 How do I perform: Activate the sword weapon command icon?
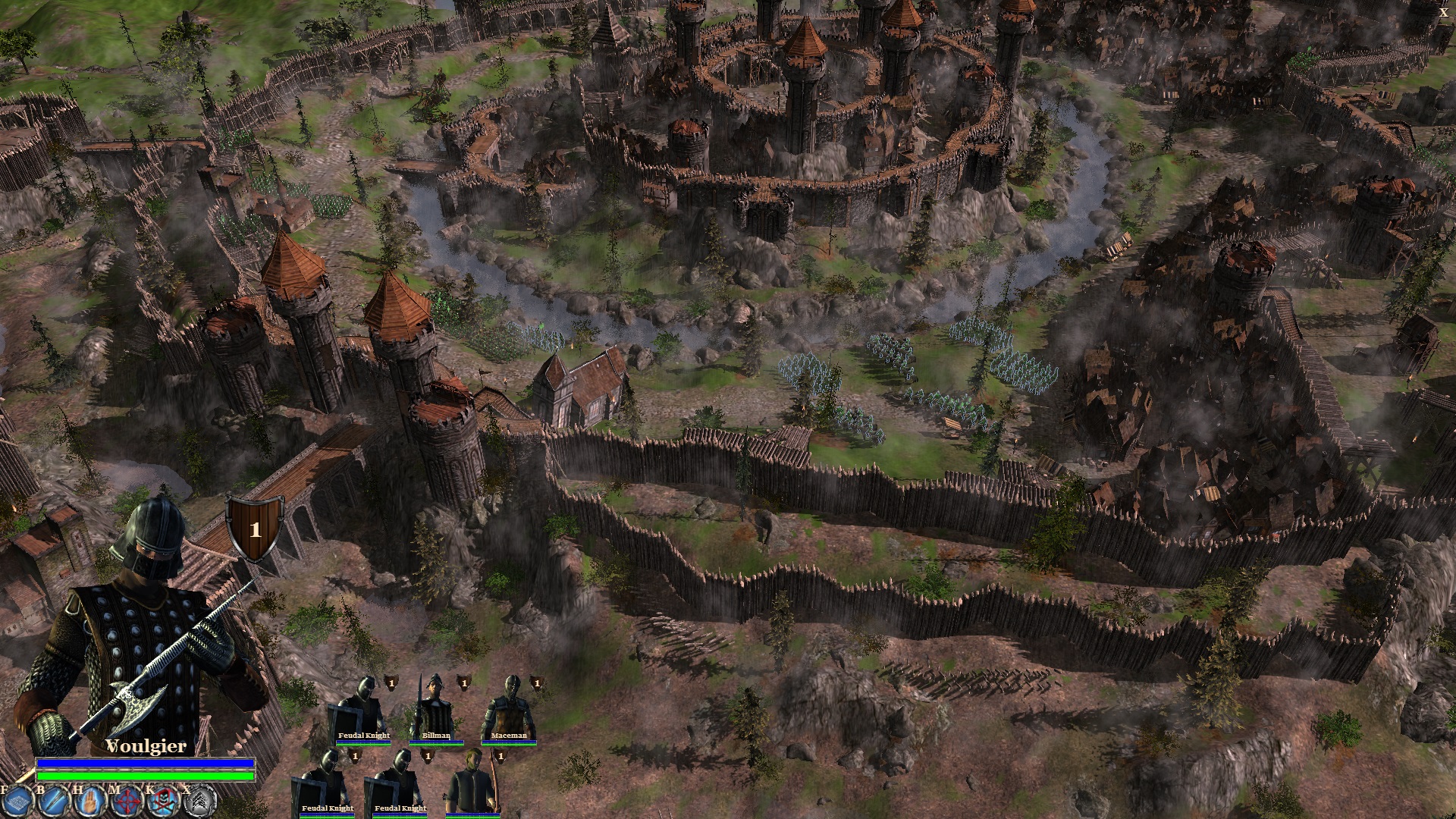coord(54,801)
